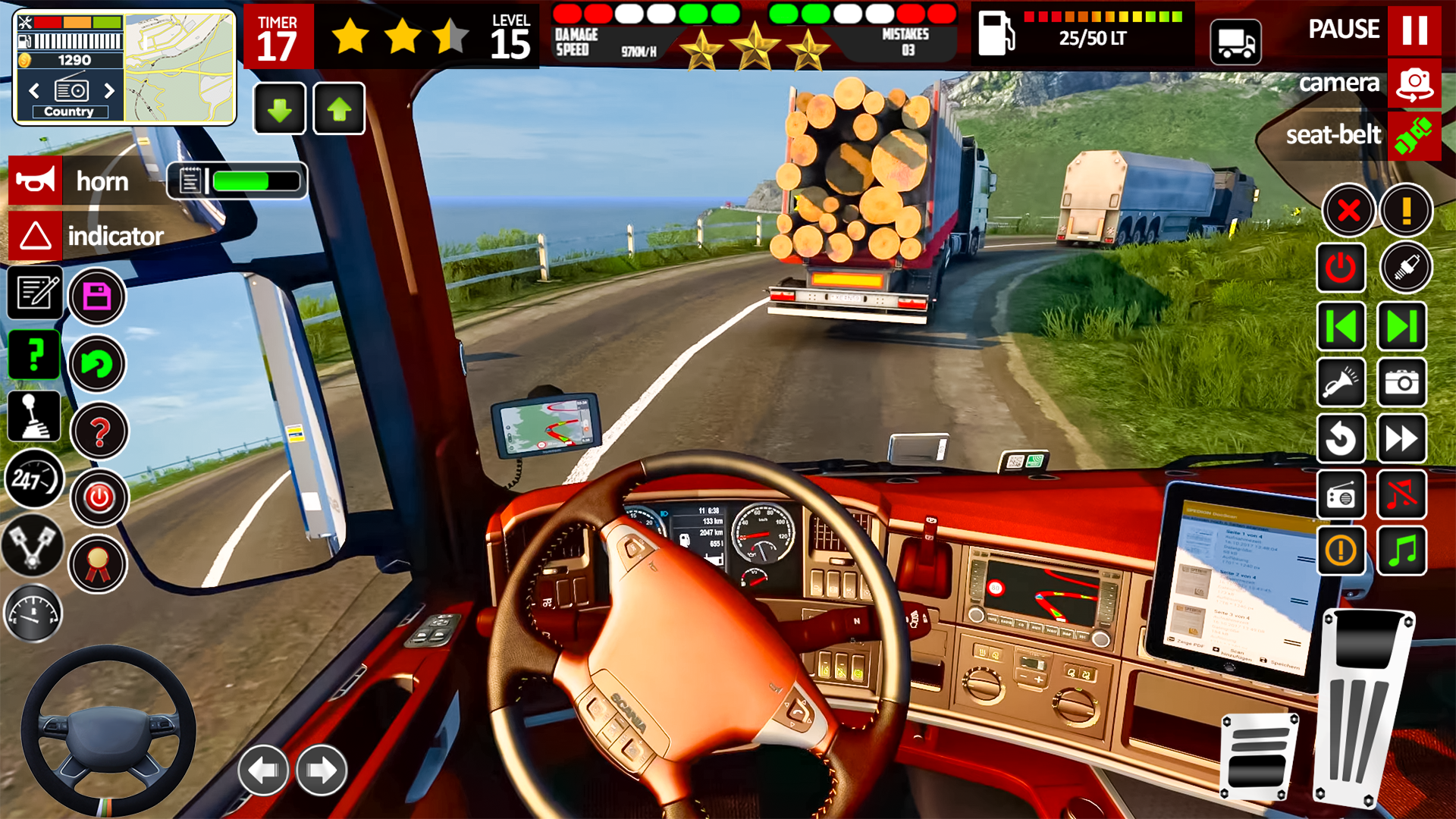Viewport: 1456px width, 819px height.
Task: Steer left with the left arrow button
Action: point(263,770)
